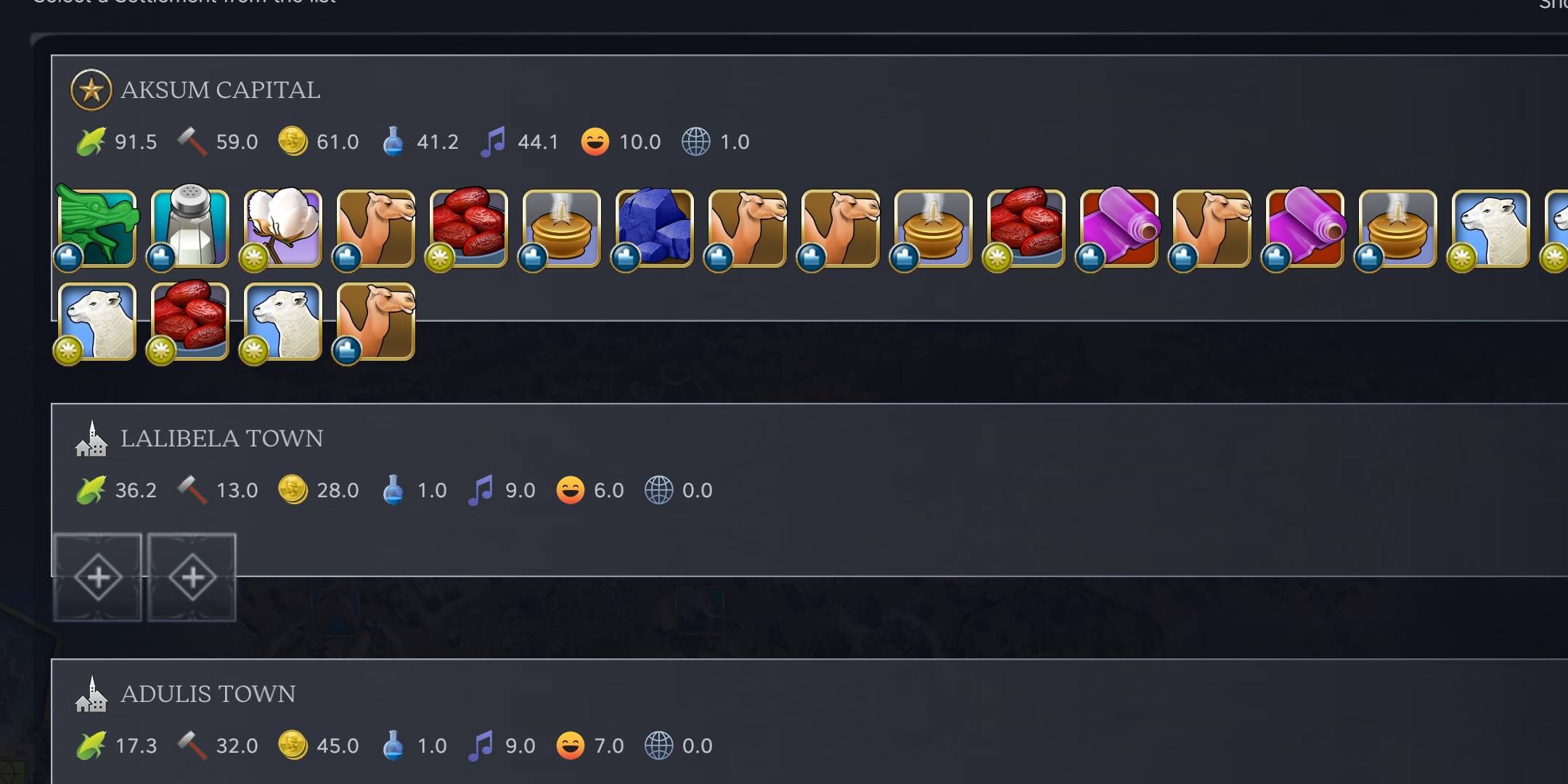Select the capital star icon beside Aksum Capital
Screen dimensions: 1568x784
point(91,91)
